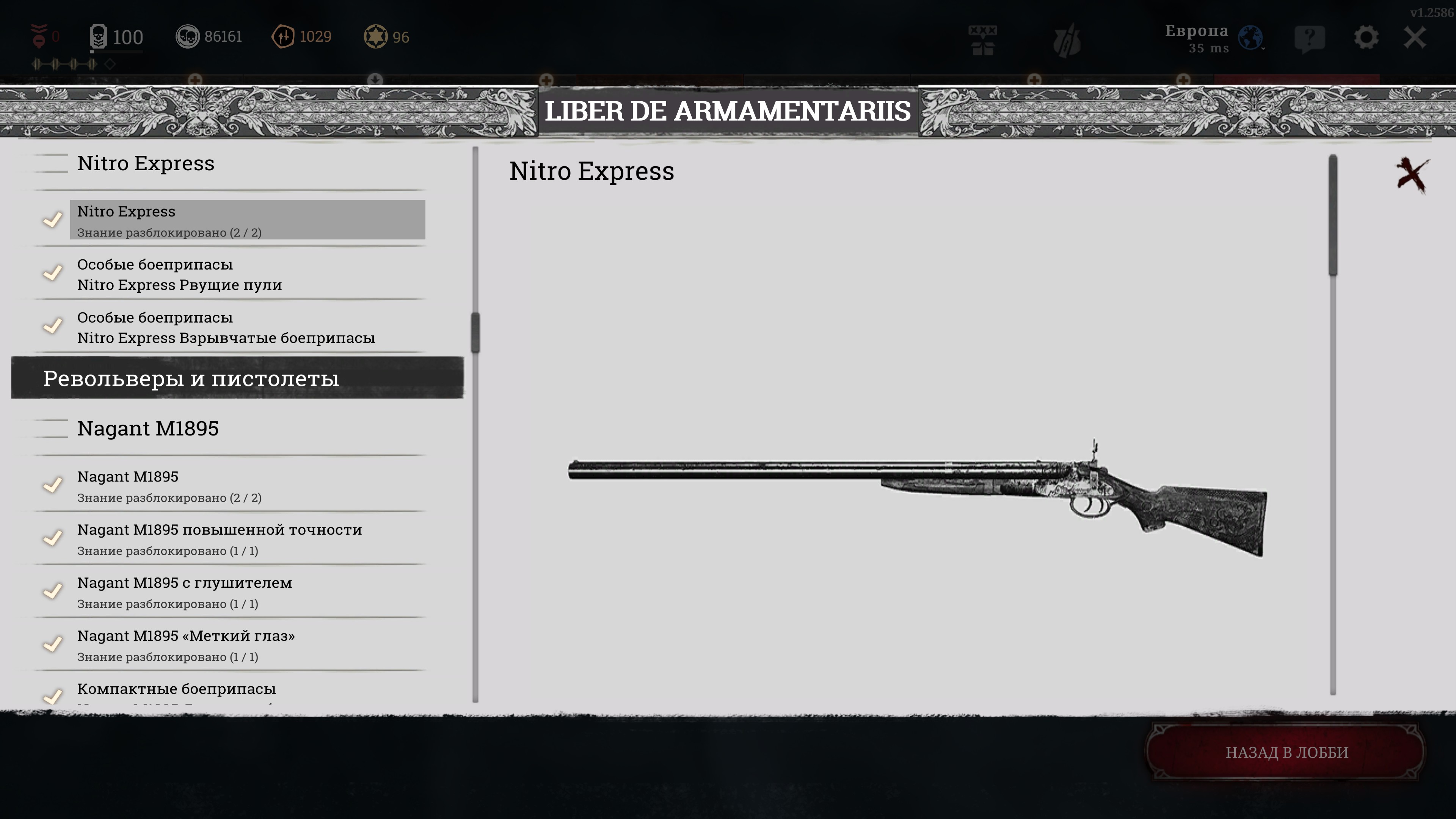Select Nagant M1895 повышенной точности entry
The image size is (1456, 819).
(x=247, y=539)
